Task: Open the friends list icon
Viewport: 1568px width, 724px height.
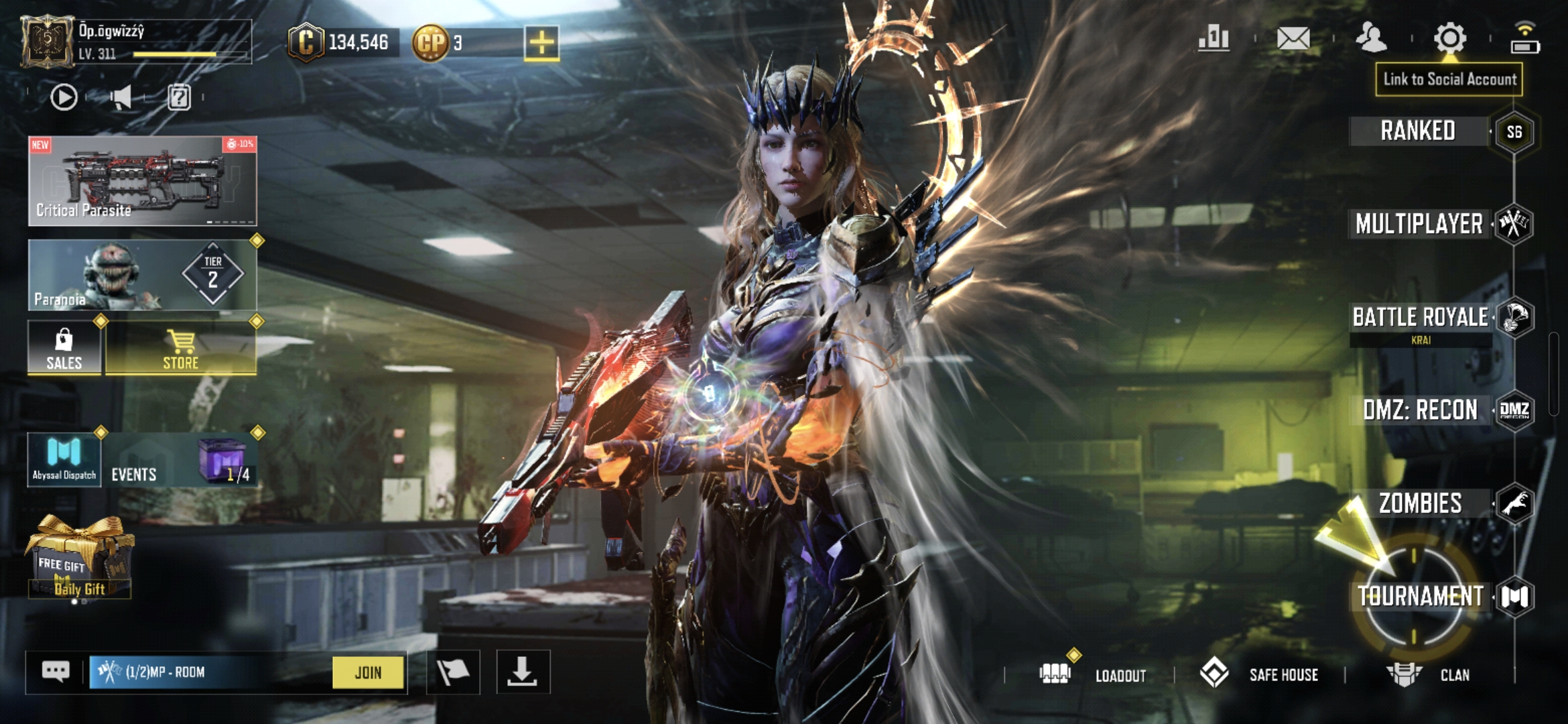Action: click(x=1371, y=38)
